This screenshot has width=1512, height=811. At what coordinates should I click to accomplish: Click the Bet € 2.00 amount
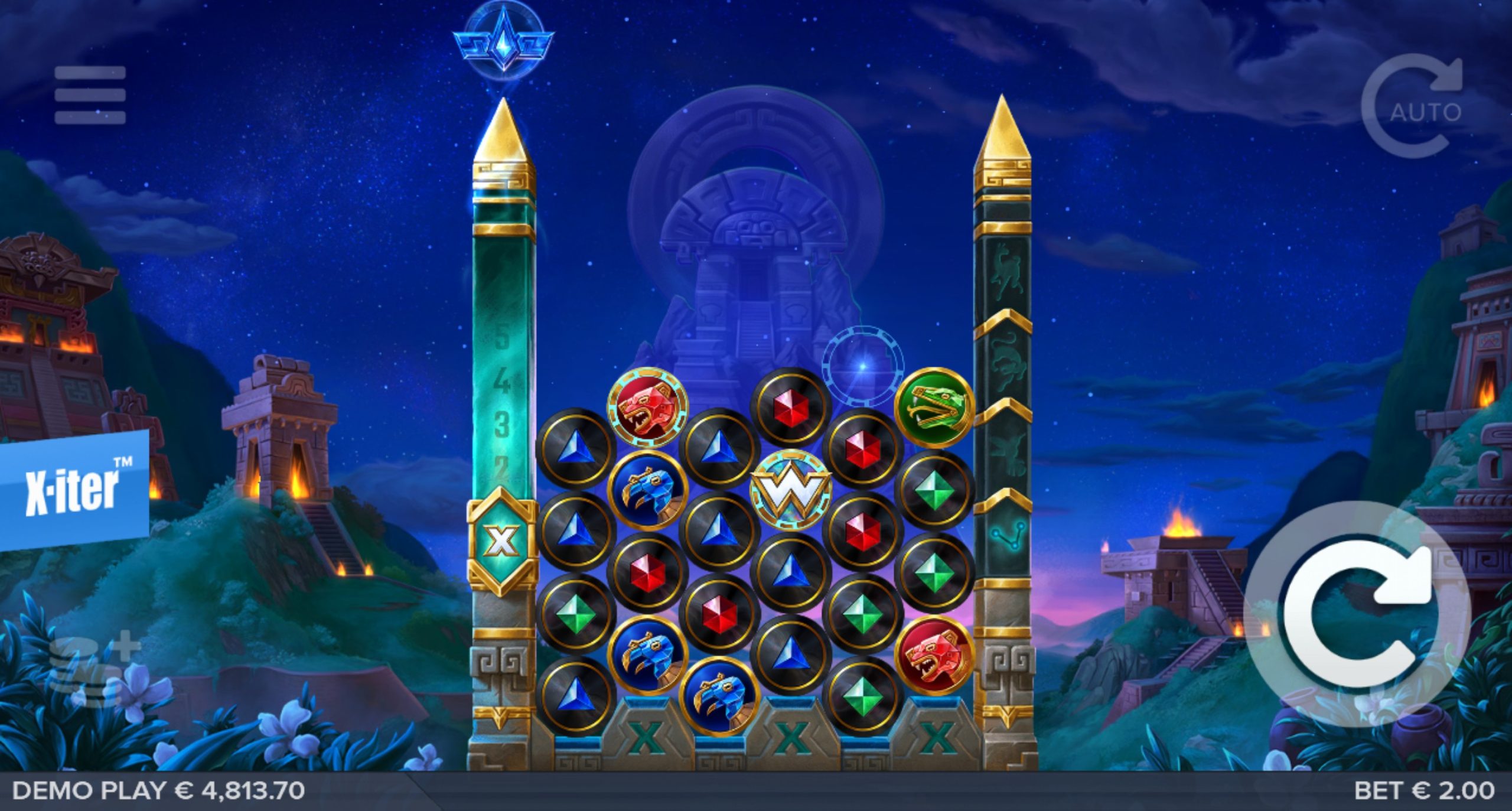tap(1424, 790)
